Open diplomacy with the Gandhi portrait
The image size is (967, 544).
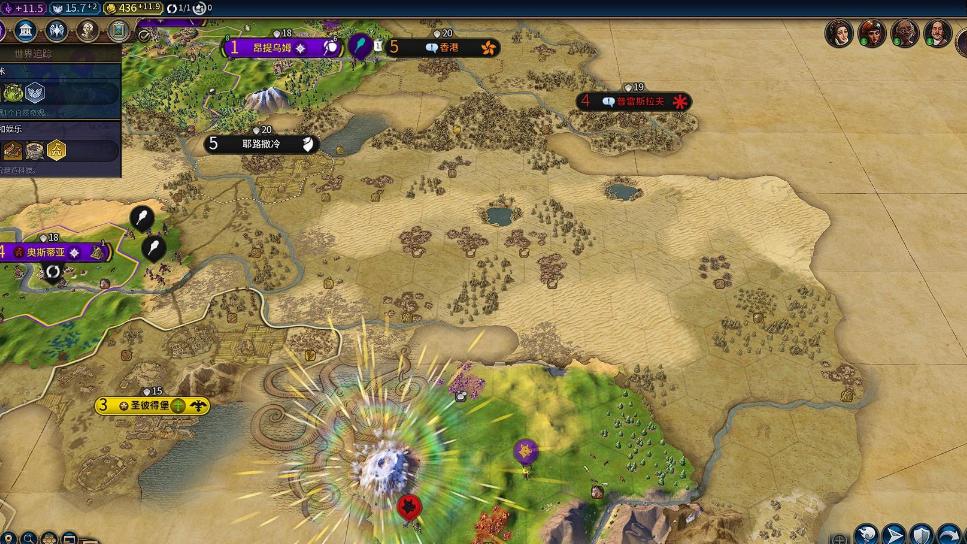904,33
